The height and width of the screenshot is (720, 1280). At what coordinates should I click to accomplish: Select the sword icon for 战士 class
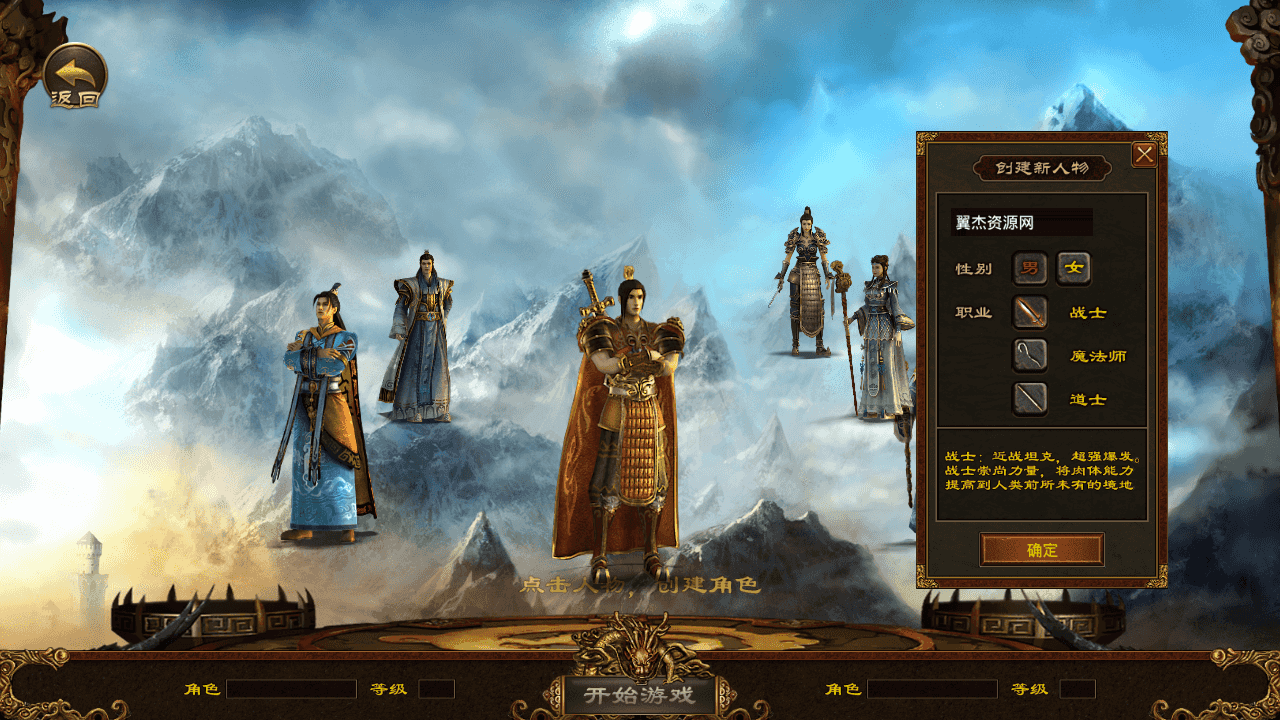pyautogui.click(x=1029, y=314)
